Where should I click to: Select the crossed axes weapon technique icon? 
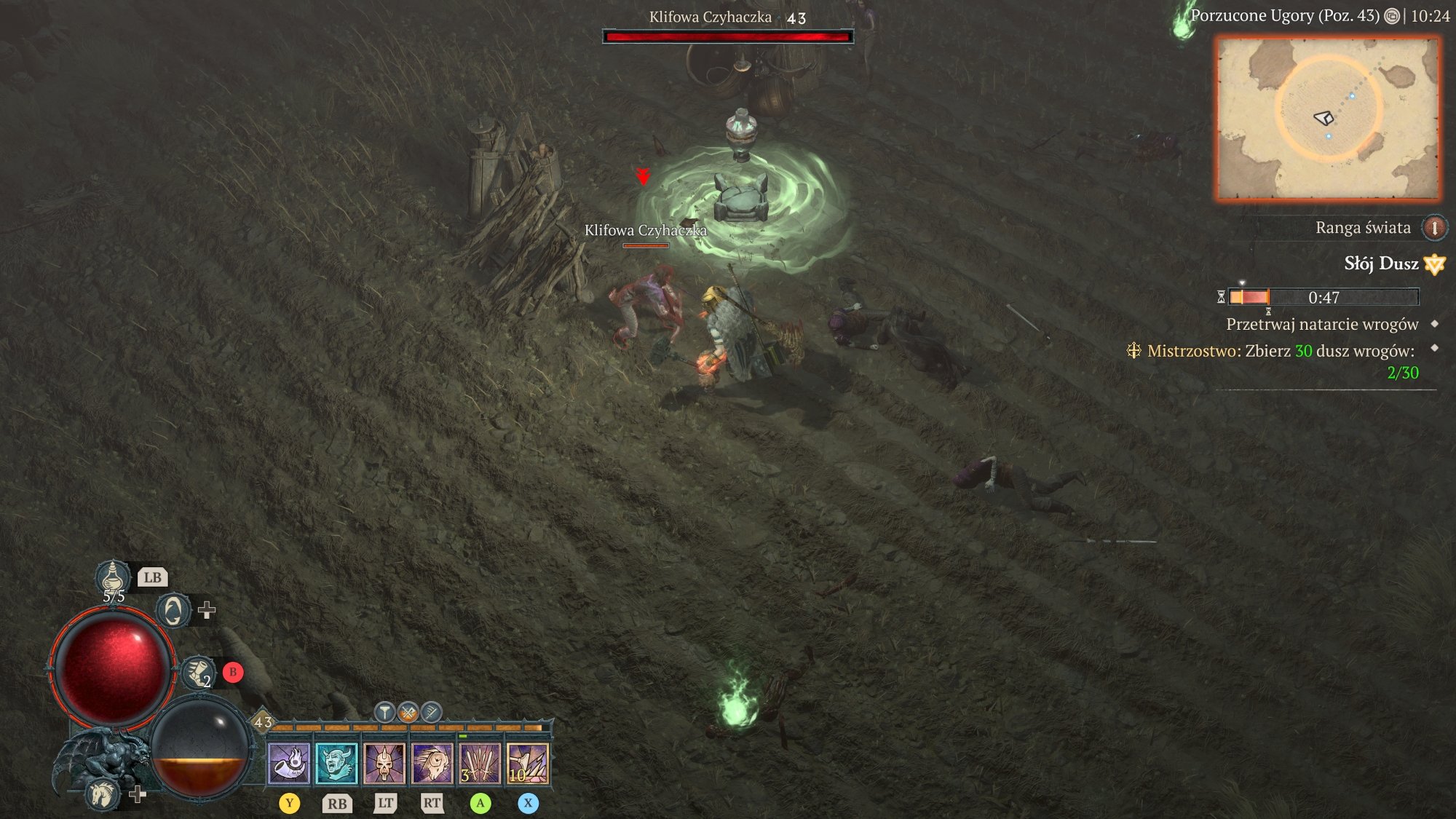coord(408,712)
